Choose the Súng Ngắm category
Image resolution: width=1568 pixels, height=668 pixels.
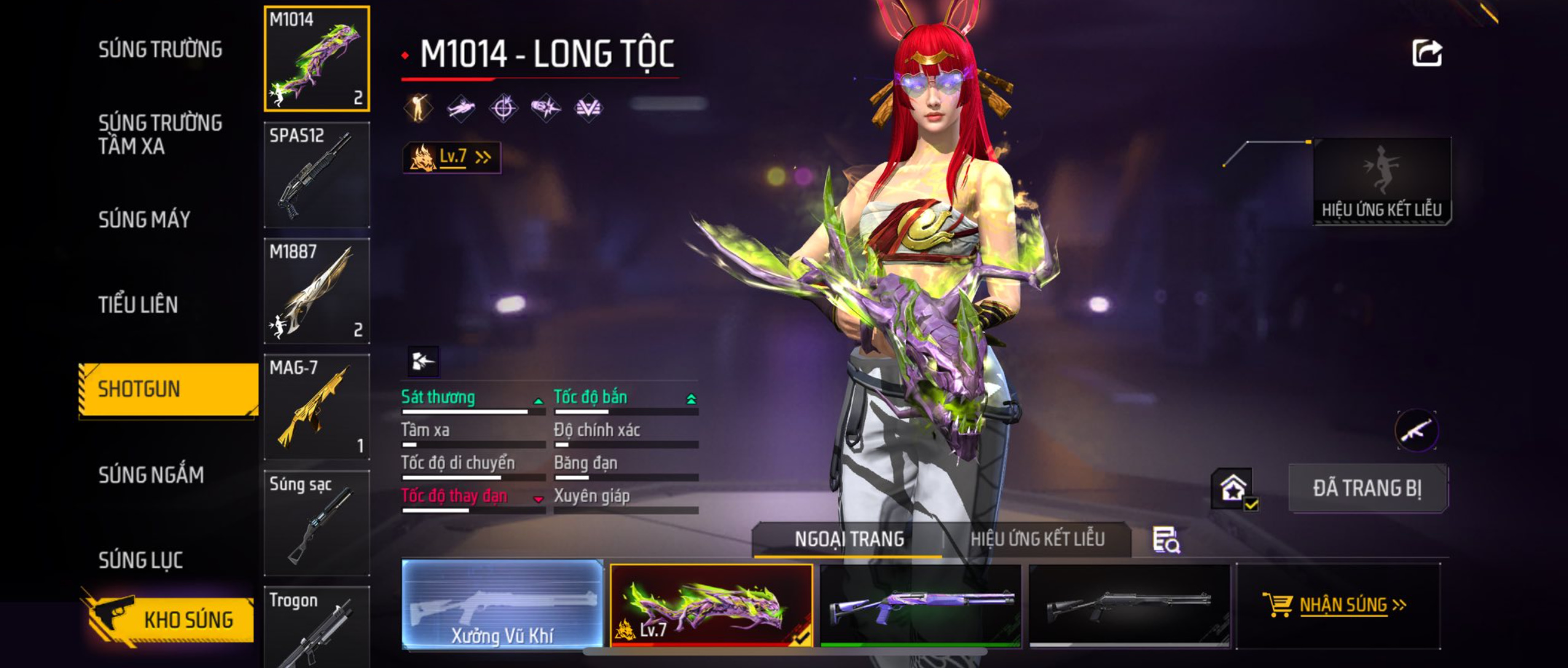click(151, 474)
